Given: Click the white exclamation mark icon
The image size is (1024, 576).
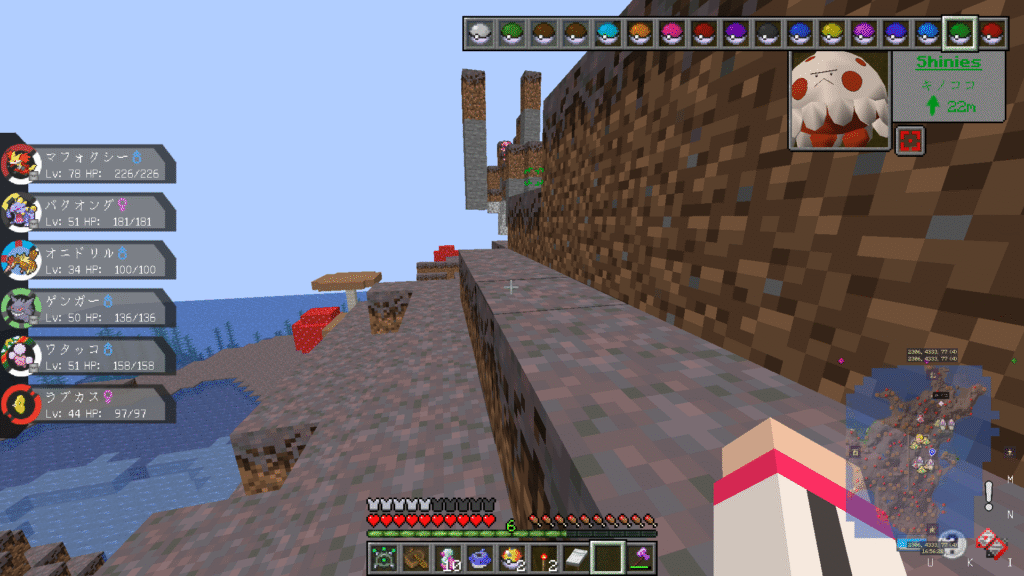Looking at the screenshot, I should tap(988, 494).
